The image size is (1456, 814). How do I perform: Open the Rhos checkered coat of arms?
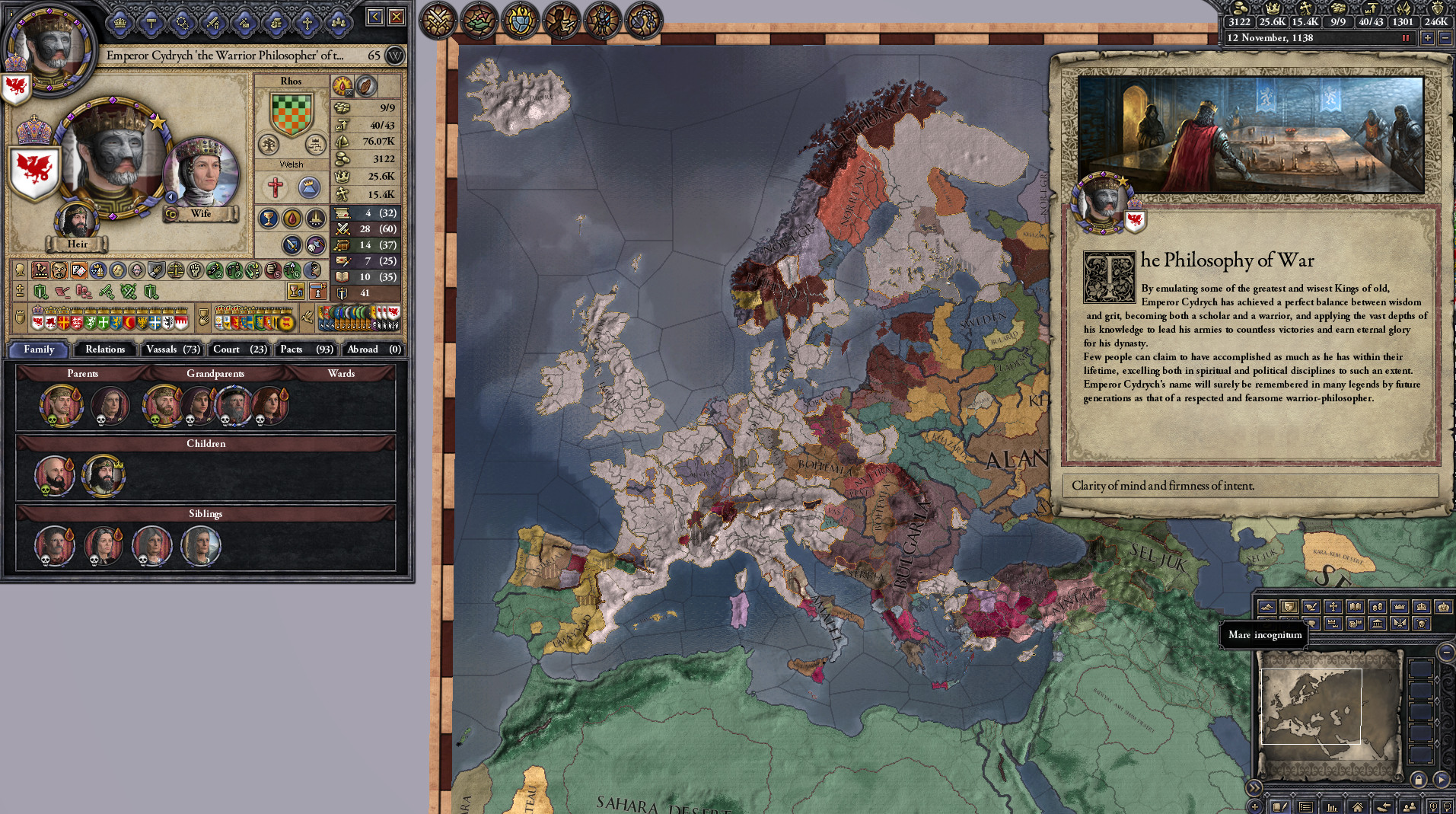pyautogui.click(x=292, y=114)
